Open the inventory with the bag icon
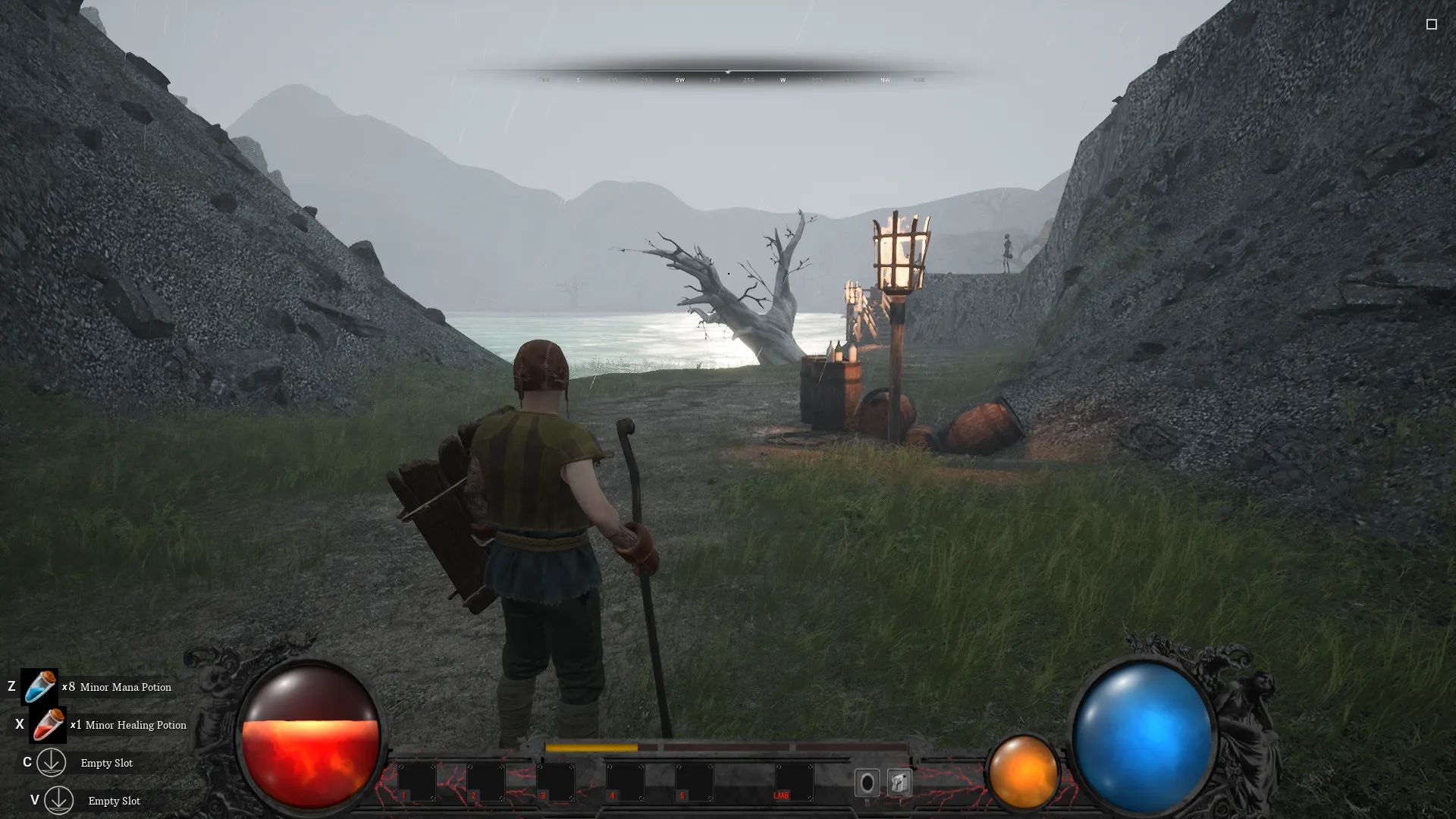This screenshot has width=1456, height=819. (901, 781)
